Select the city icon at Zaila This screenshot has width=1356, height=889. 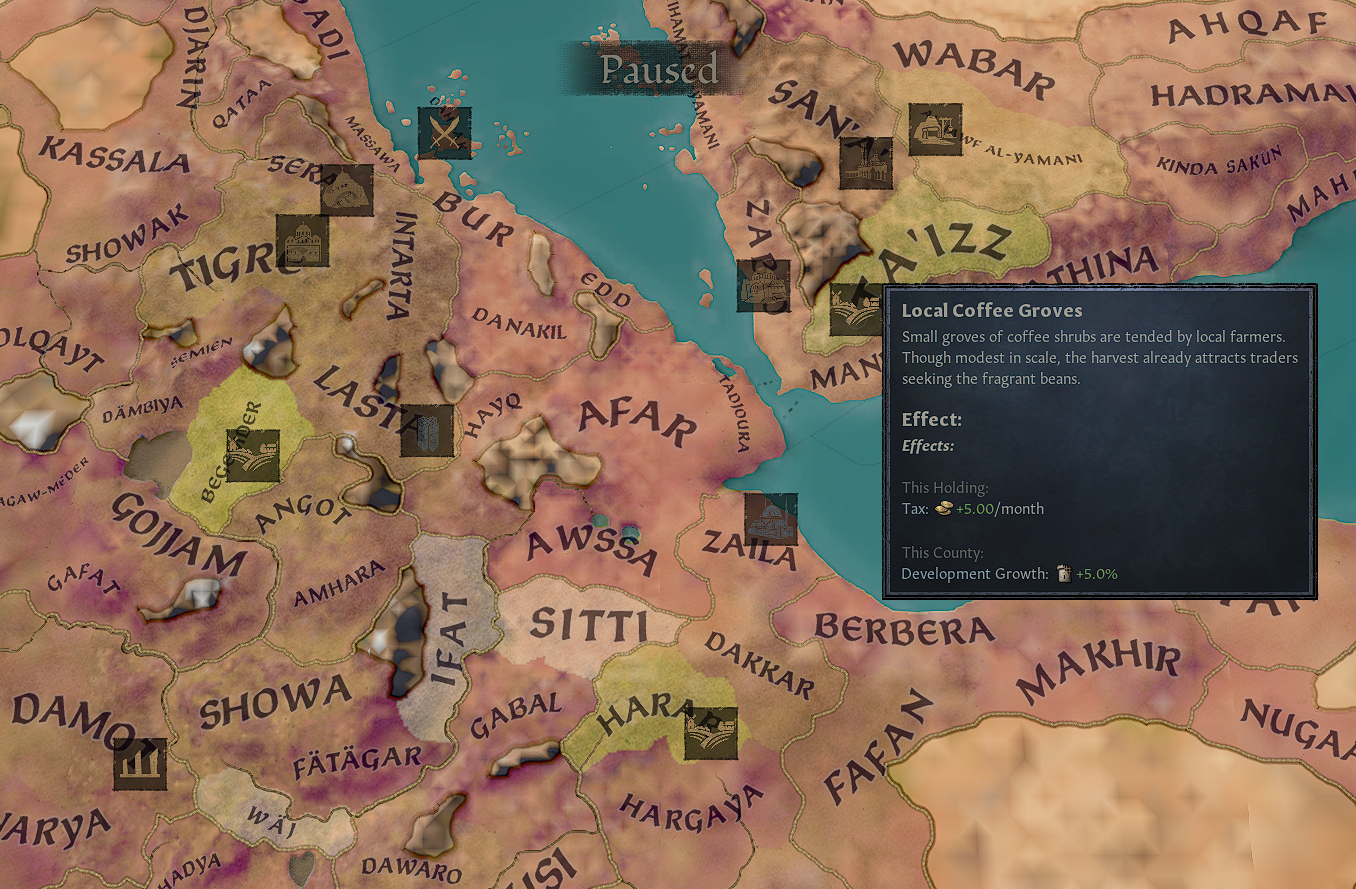(771, 518)
